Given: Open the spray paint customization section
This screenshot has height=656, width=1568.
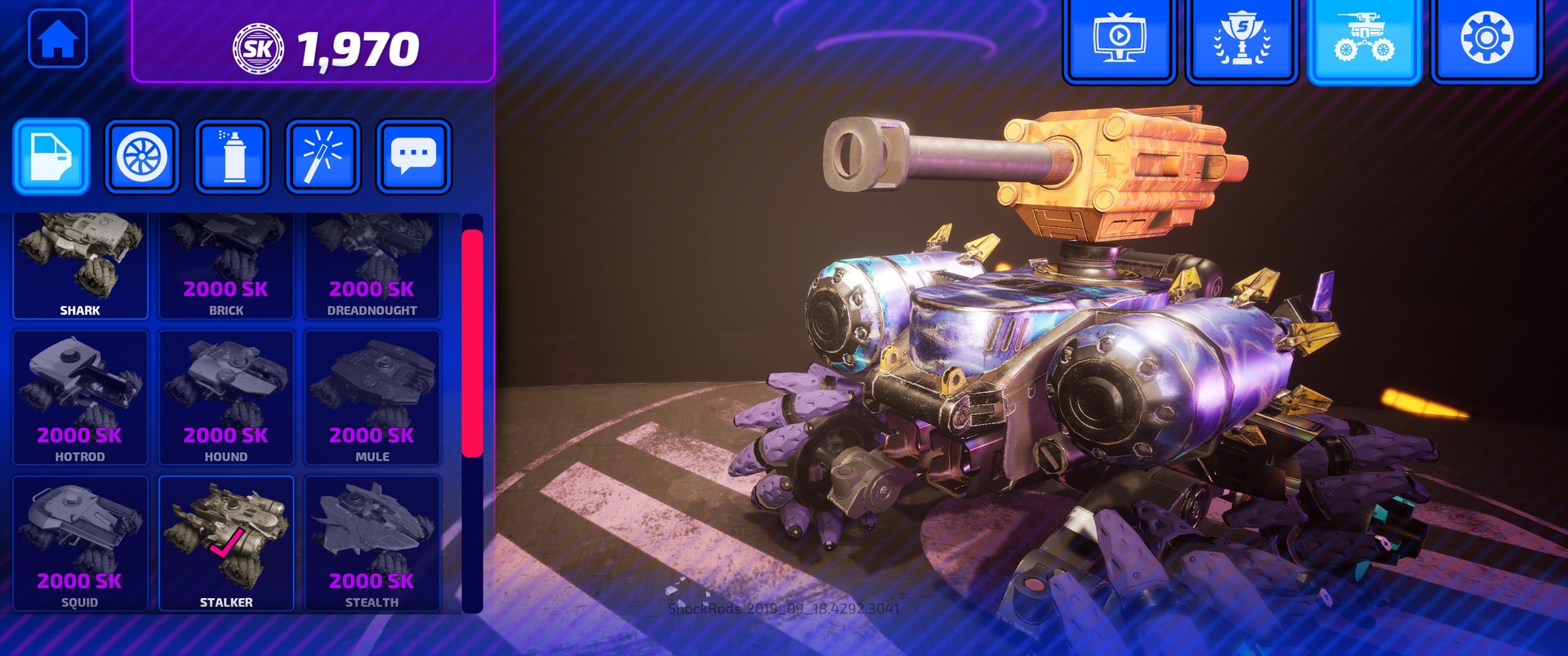Looking at the screenshot, I should (232, 156).
